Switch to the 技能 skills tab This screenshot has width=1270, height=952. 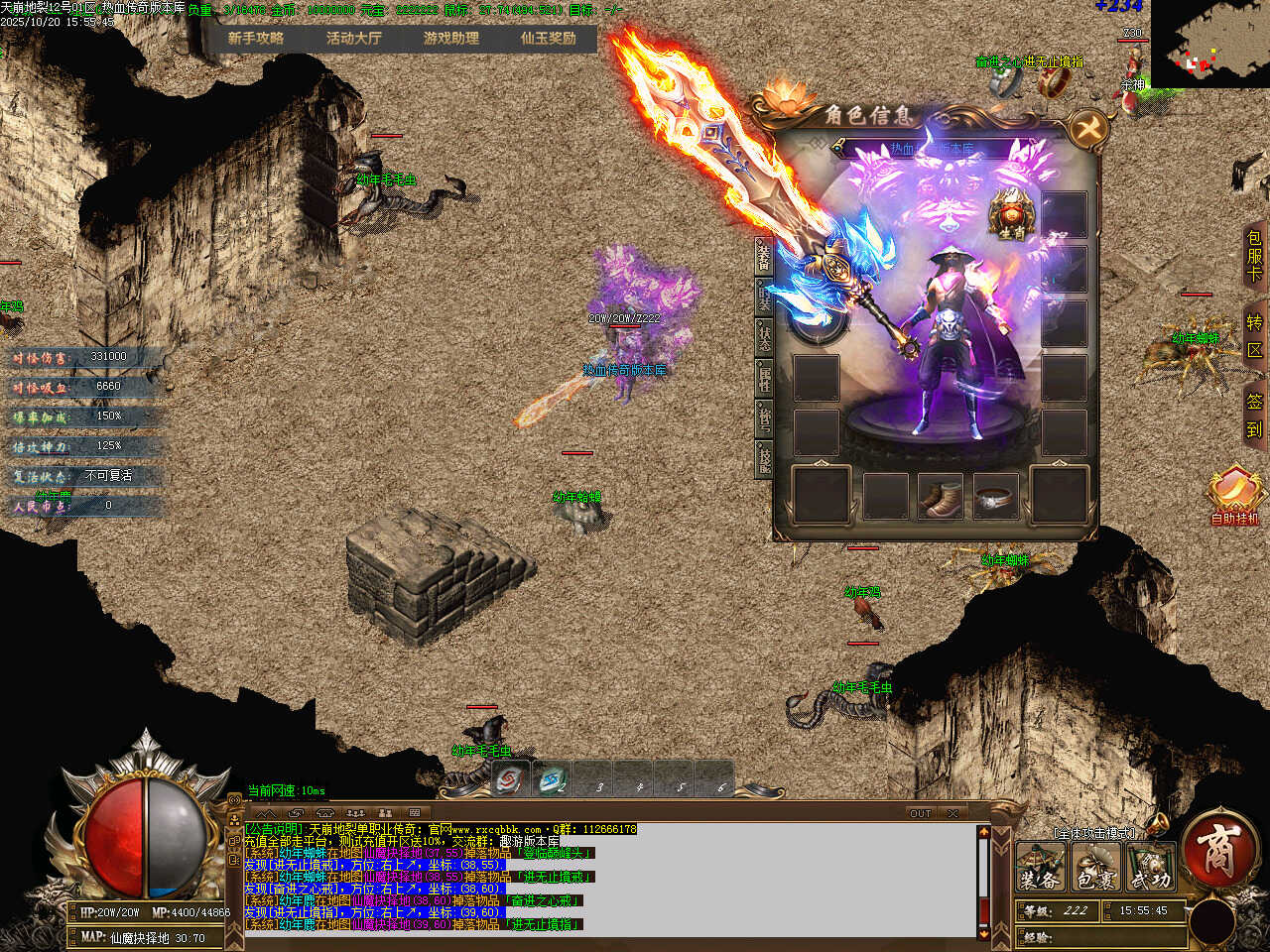(x=764, y=457)
